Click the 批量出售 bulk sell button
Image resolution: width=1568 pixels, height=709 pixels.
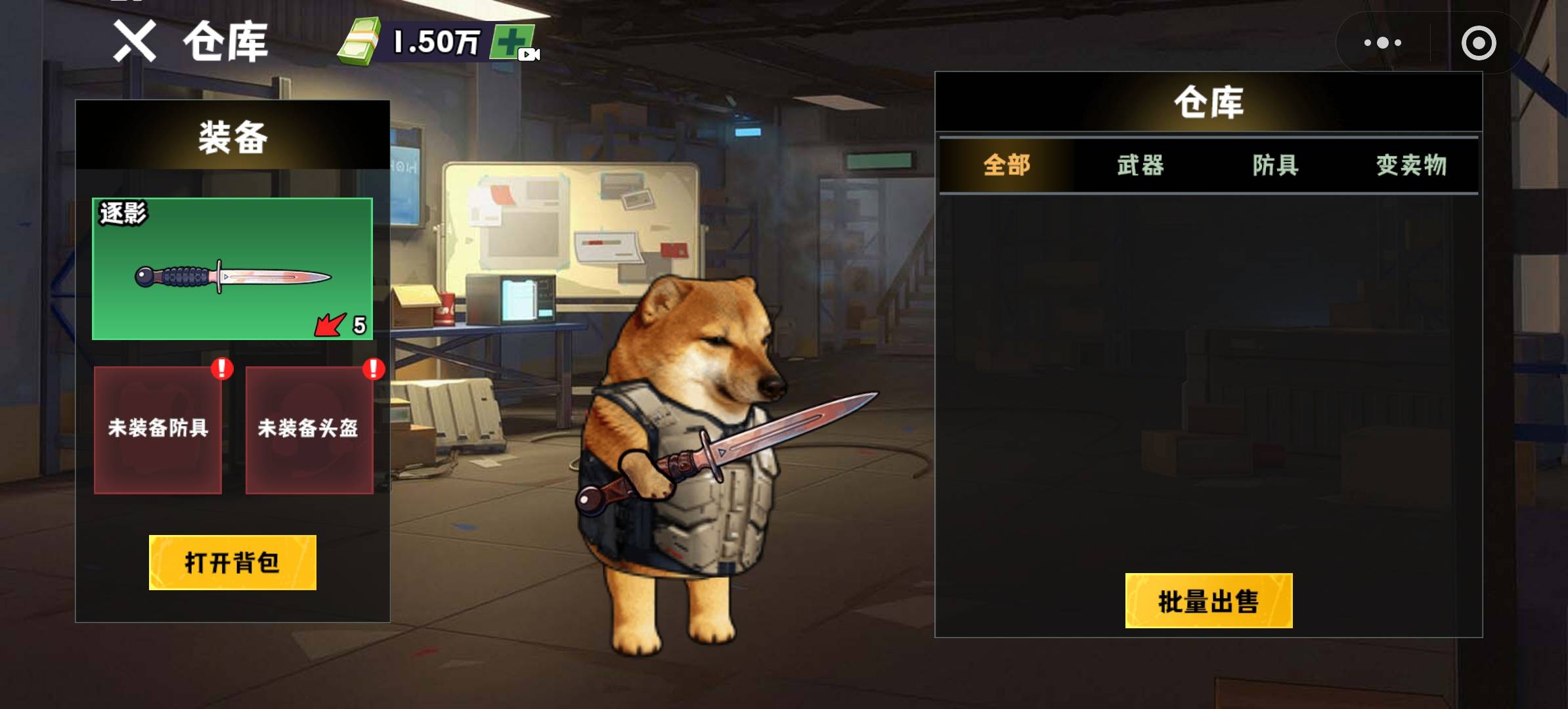[x=1208, y=601]
